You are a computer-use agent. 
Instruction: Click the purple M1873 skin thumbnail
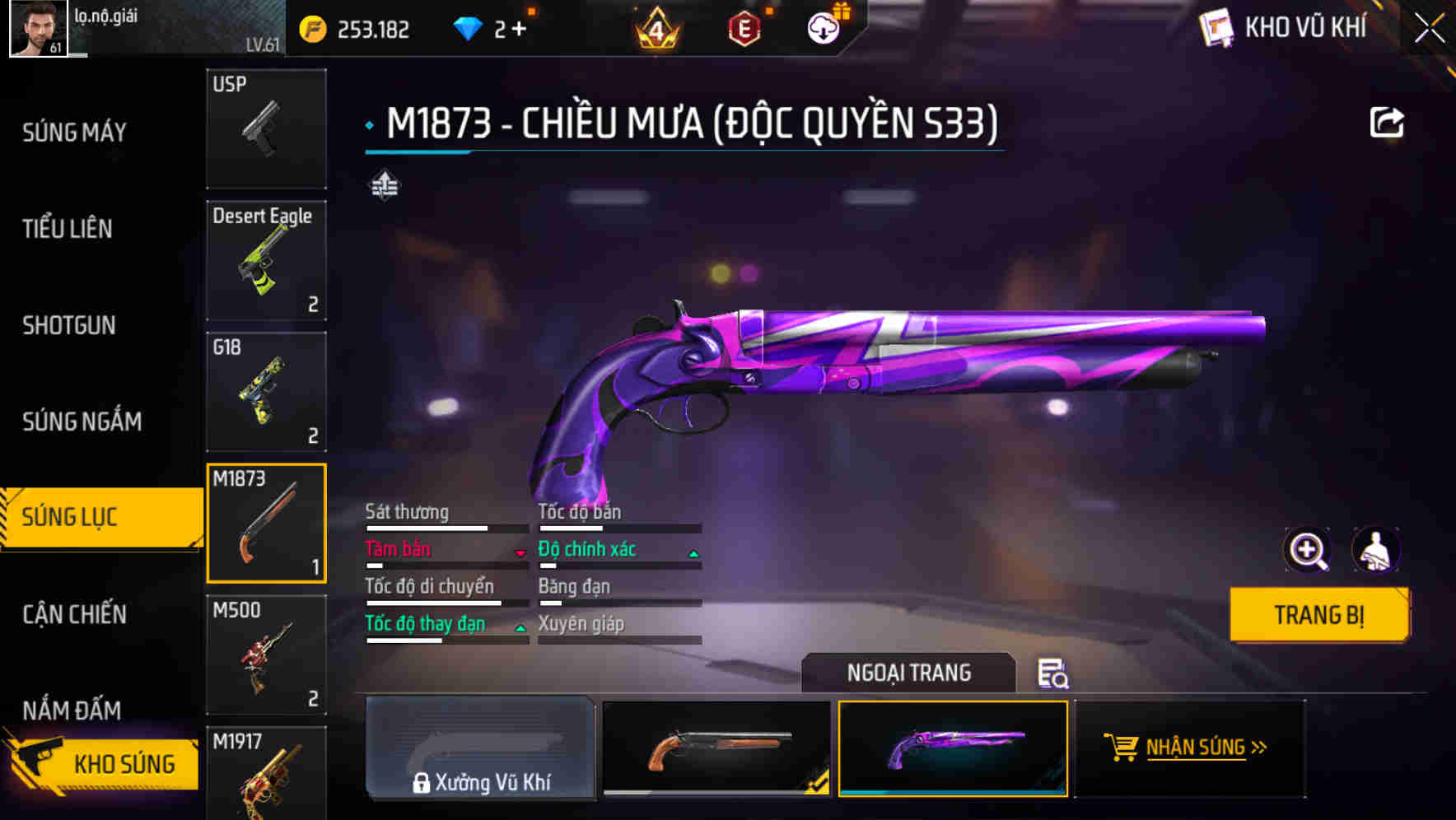[953, 750]
